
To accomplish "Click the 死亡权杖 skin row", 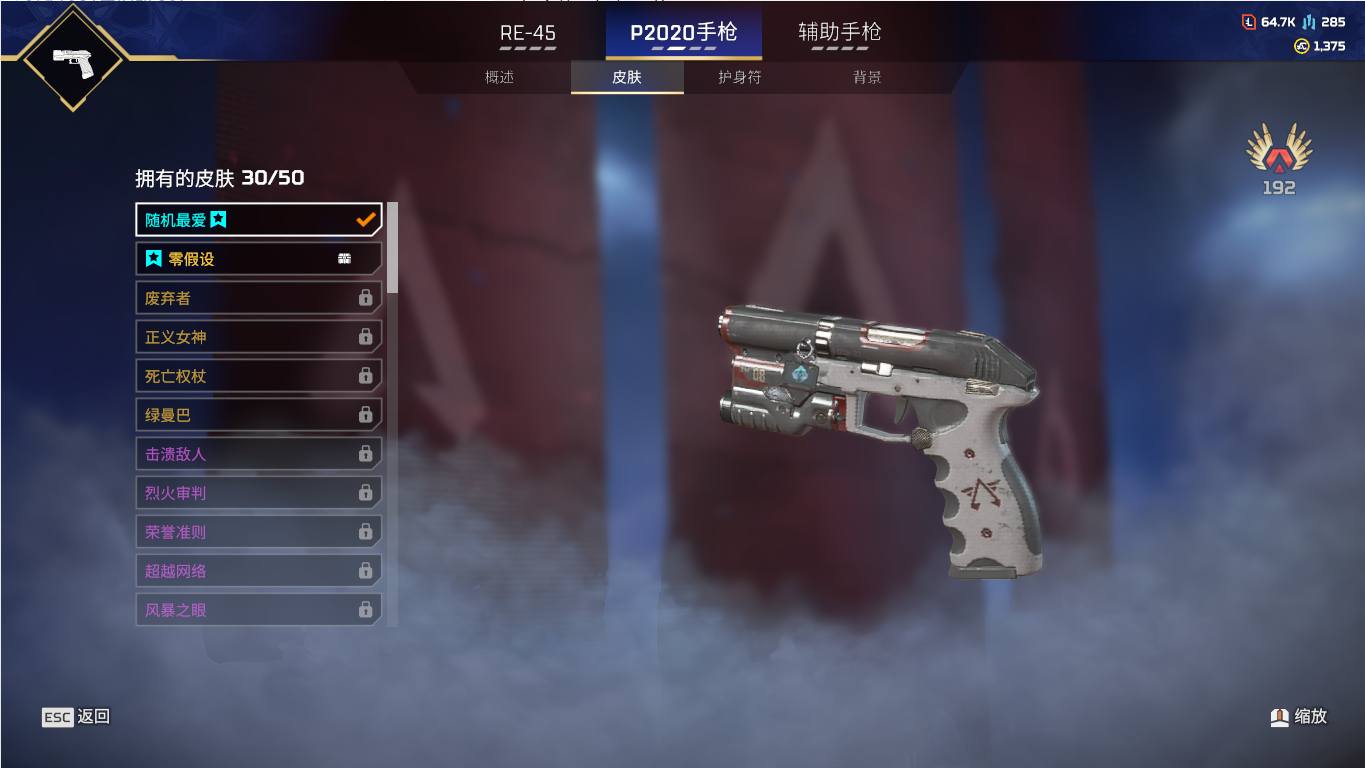I will tap(258, 376).
